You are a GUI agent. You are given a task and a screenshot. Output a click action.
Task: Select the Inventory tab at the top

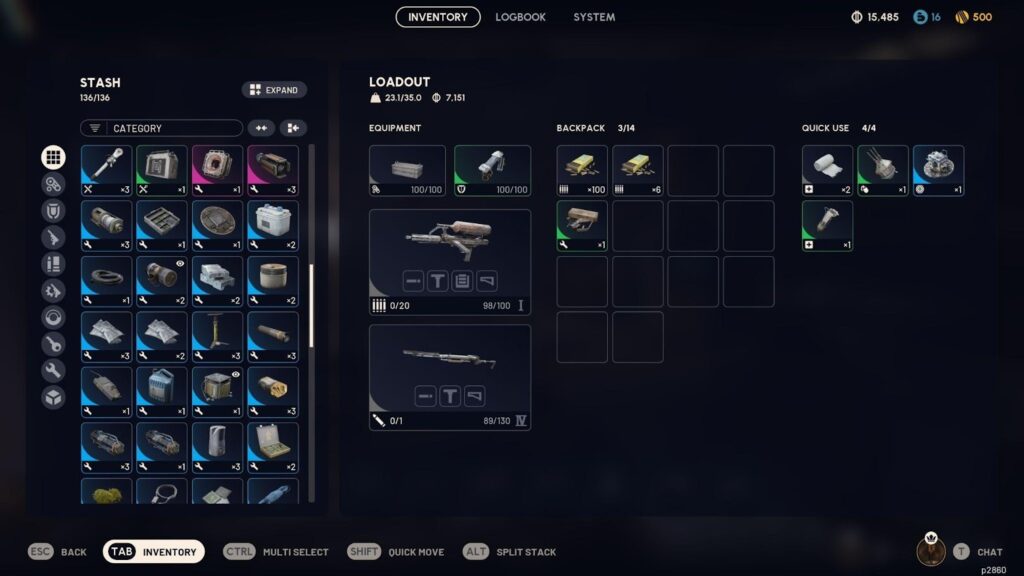click(438, 17)
